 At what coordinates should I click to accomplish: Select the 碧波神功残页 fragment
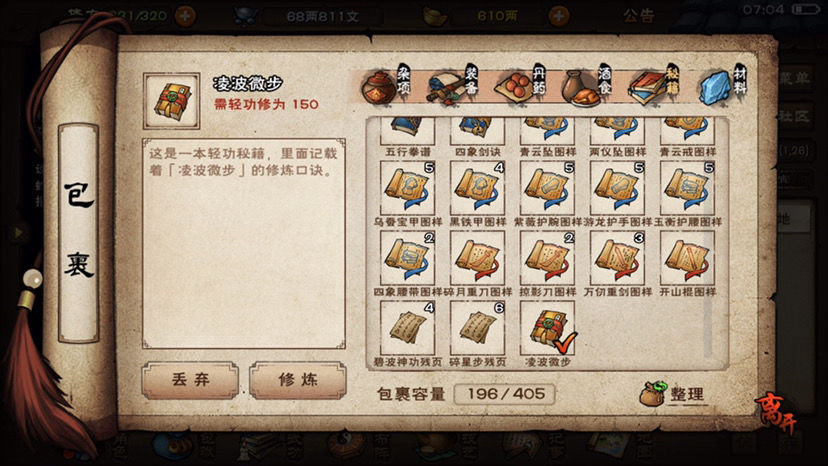click(x=407, y=328)
